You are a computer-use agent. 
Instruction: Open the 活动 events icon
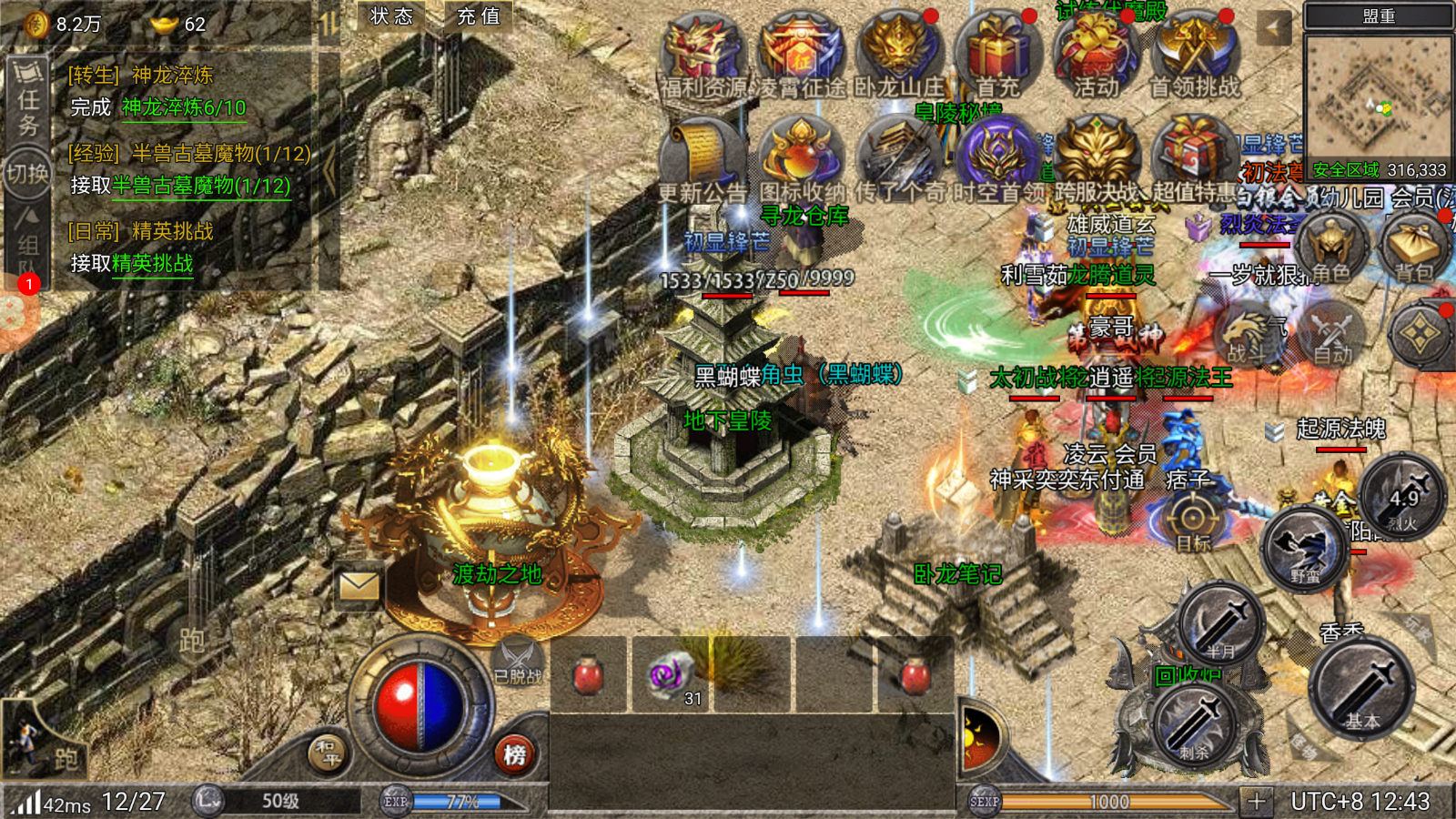point(1096,53)
